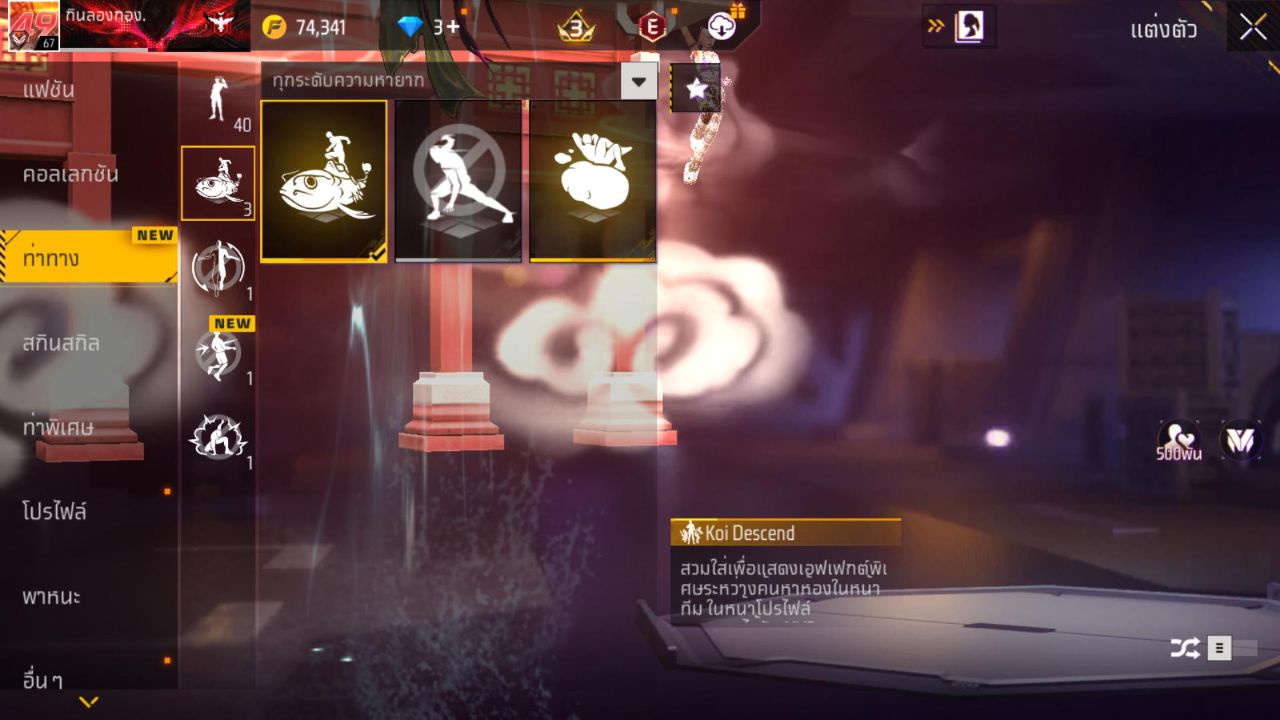1280x720 pixels.
Task: Select the Koi fish emote category icon
Action: pyautogui.click(x=217, y=185)
